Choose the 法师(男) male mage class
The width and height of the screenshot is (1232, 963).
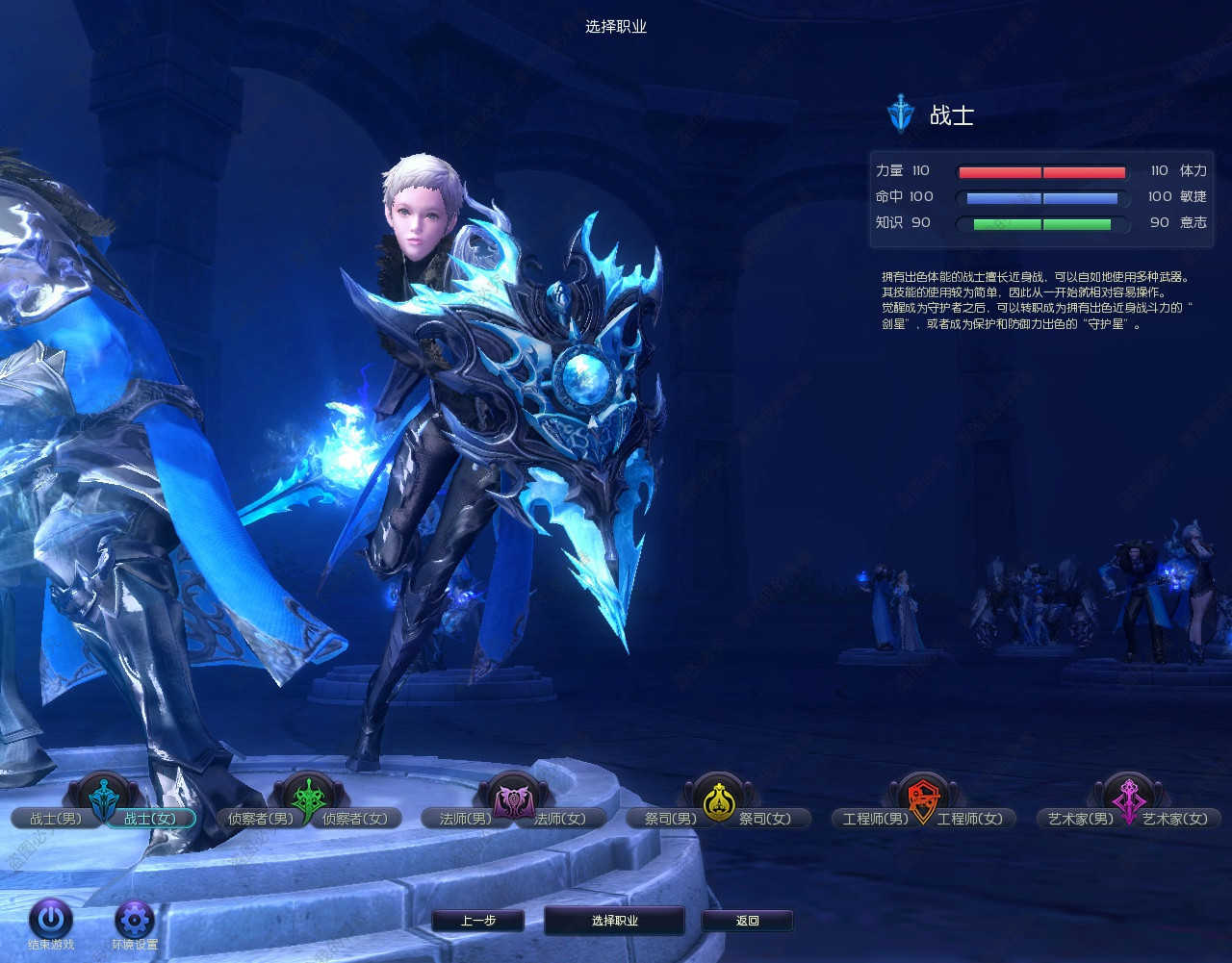(466, 819)
